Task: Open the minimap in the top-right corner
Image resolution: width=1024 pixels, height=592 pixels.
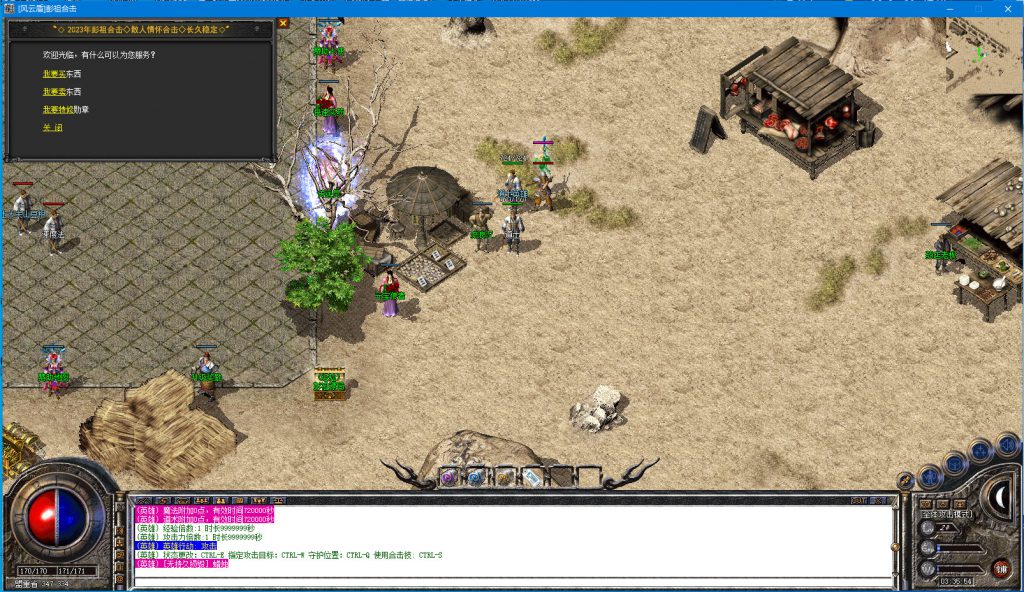Action: (x=984, y=56)
